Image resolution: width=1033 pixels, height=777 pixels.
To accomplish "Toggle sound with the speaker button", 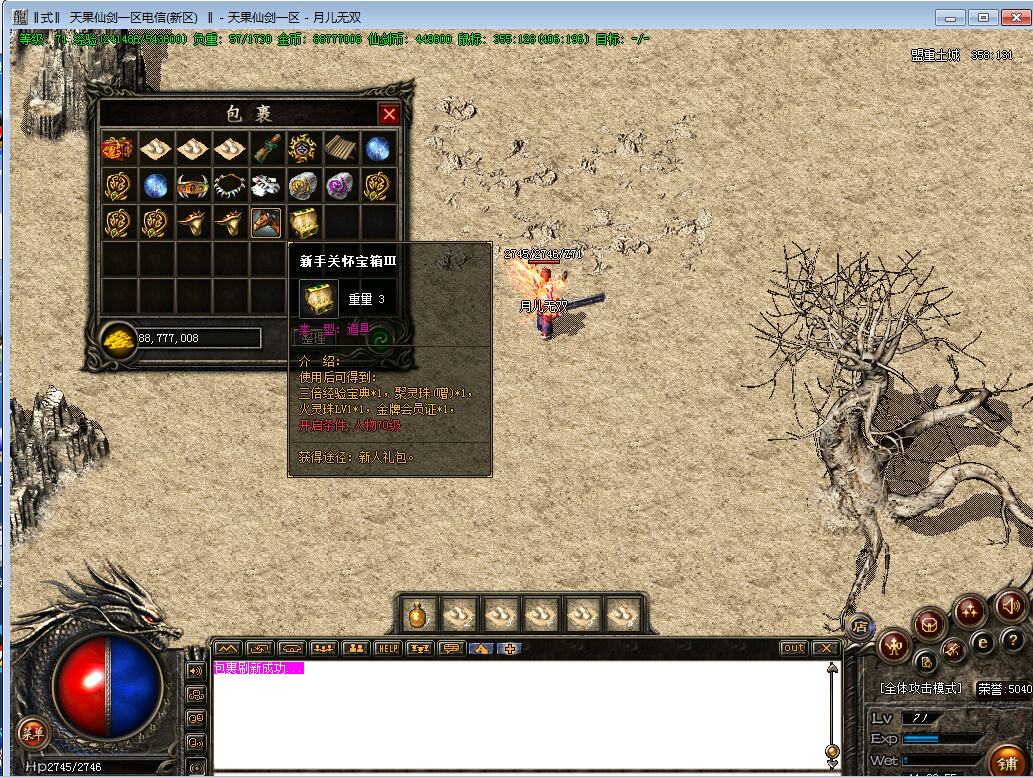I will (1009, 605).
